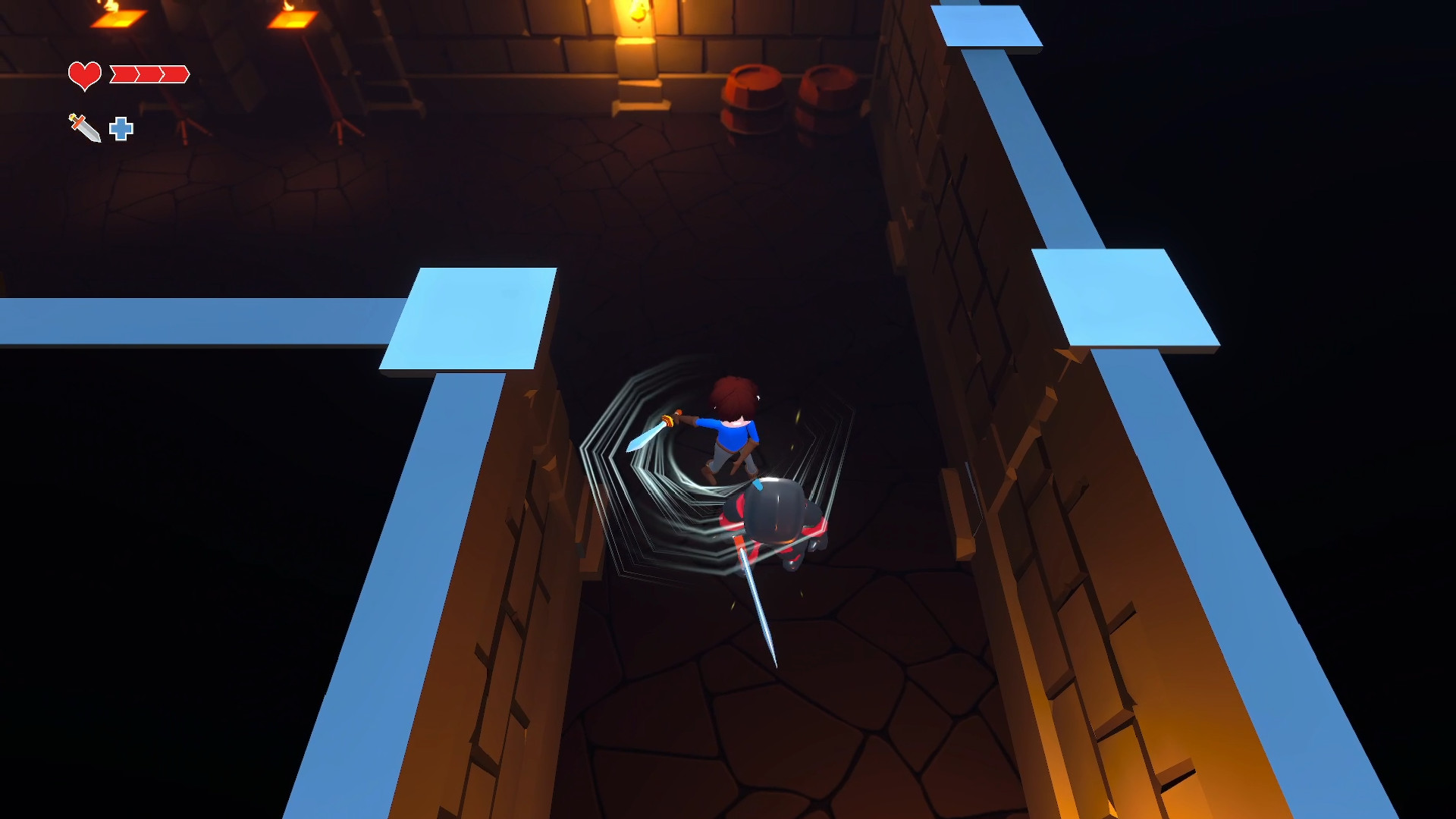Toggle the first chevron segment of the health bar
This screenshot has width=1456, height=819.
point(125,74)
